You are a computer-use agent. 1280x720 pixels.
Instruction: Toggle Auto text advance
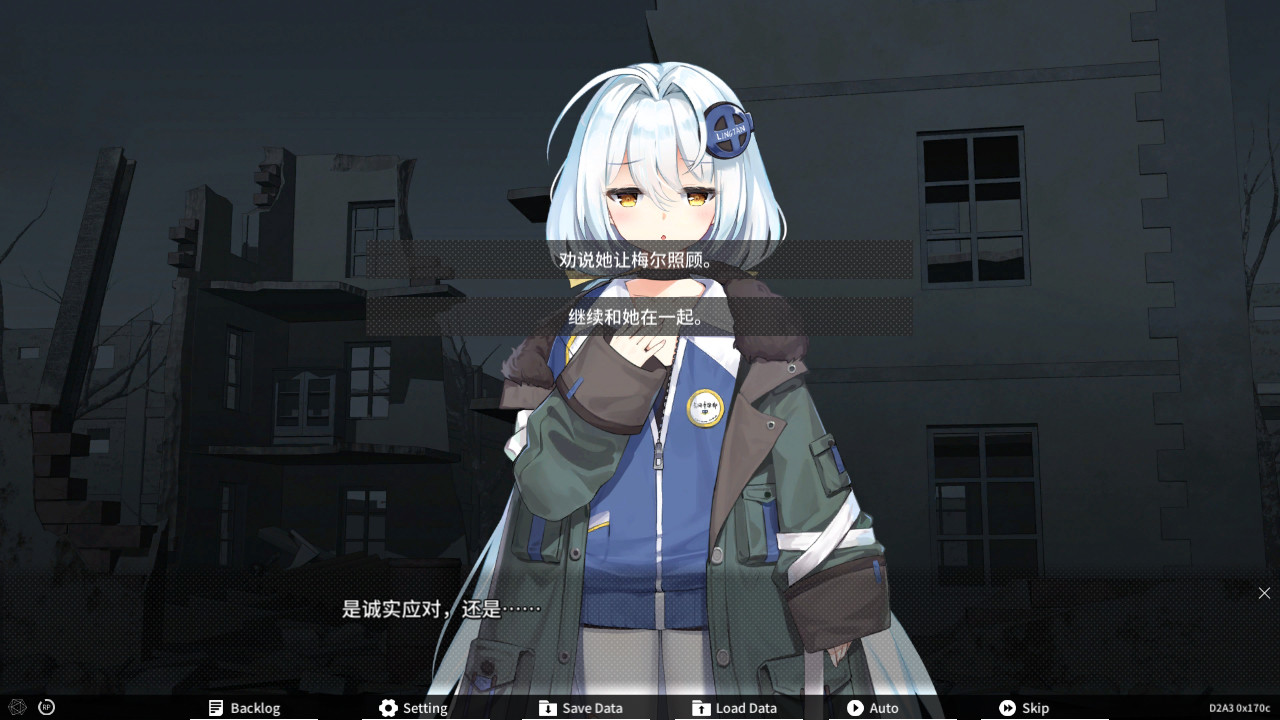coord(872,708)
